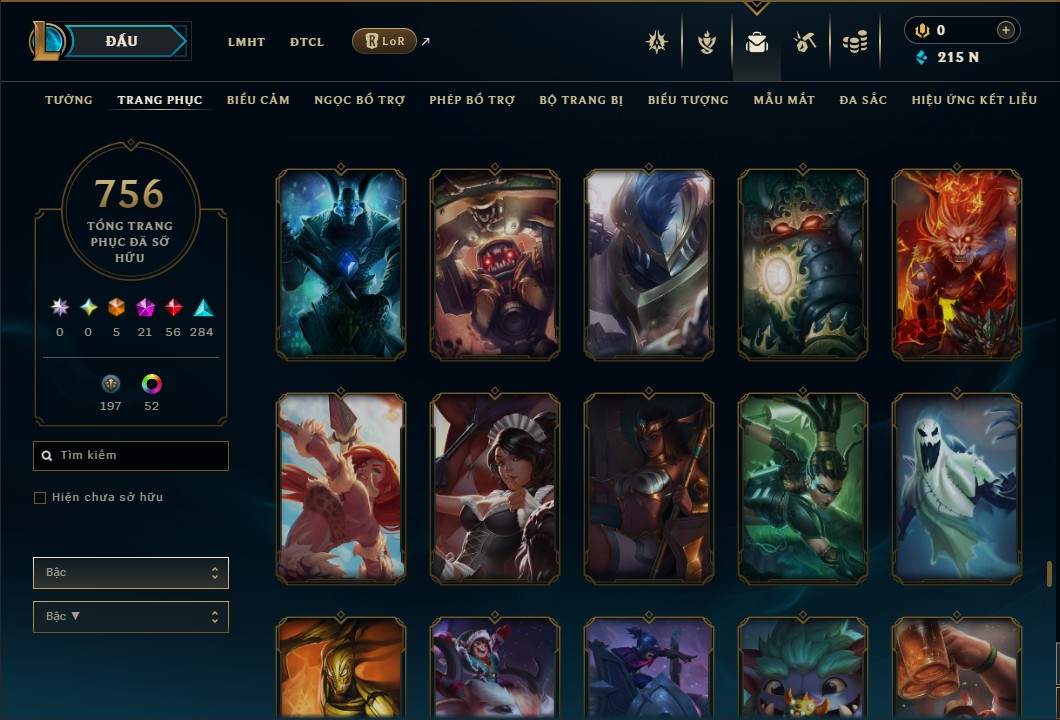
Task: Select the white ghost skin card
Action: (x=957, y=488)
